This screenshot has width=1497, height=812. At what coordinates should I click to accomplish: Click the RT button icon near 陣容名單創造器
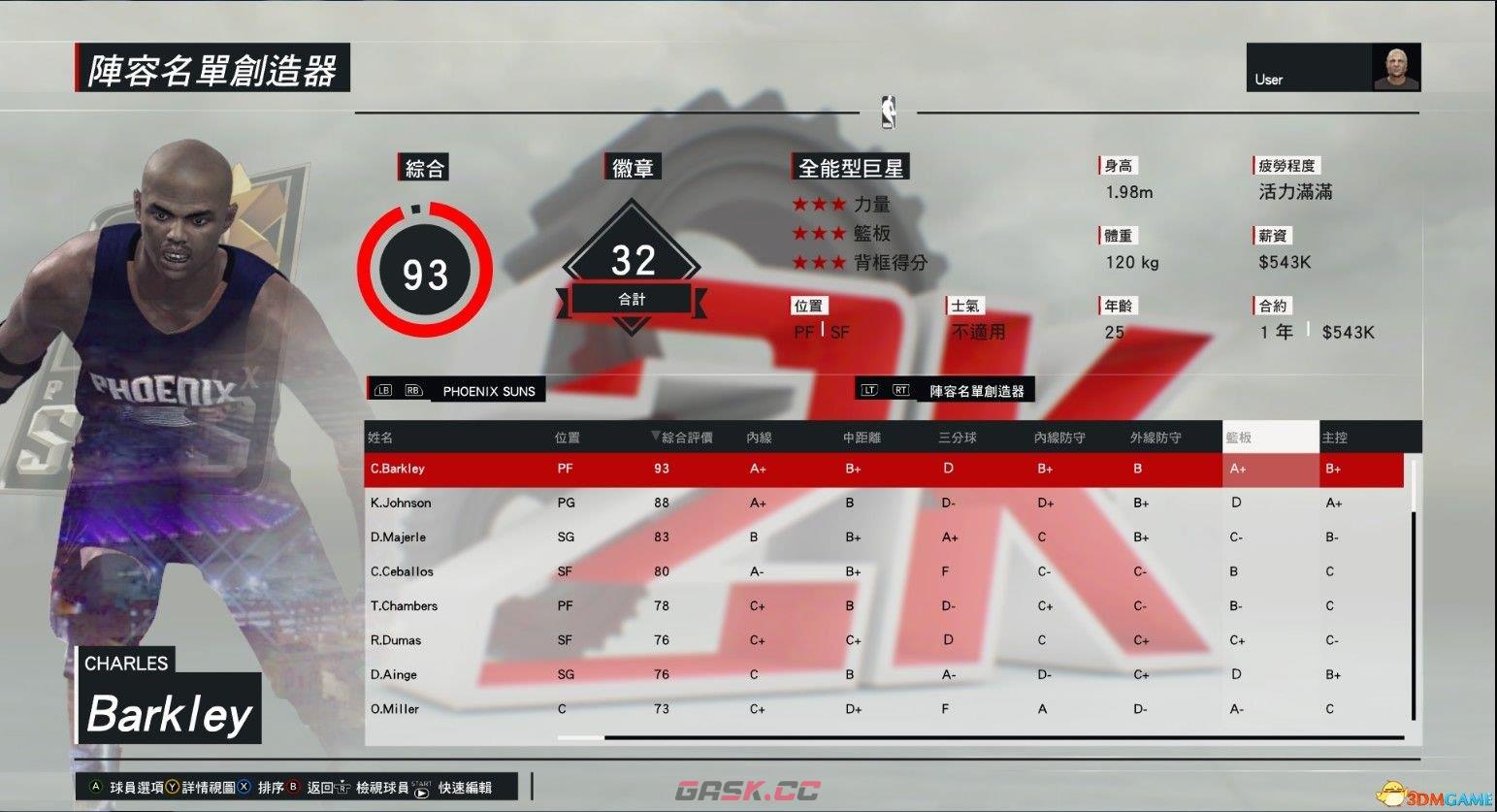900,388
